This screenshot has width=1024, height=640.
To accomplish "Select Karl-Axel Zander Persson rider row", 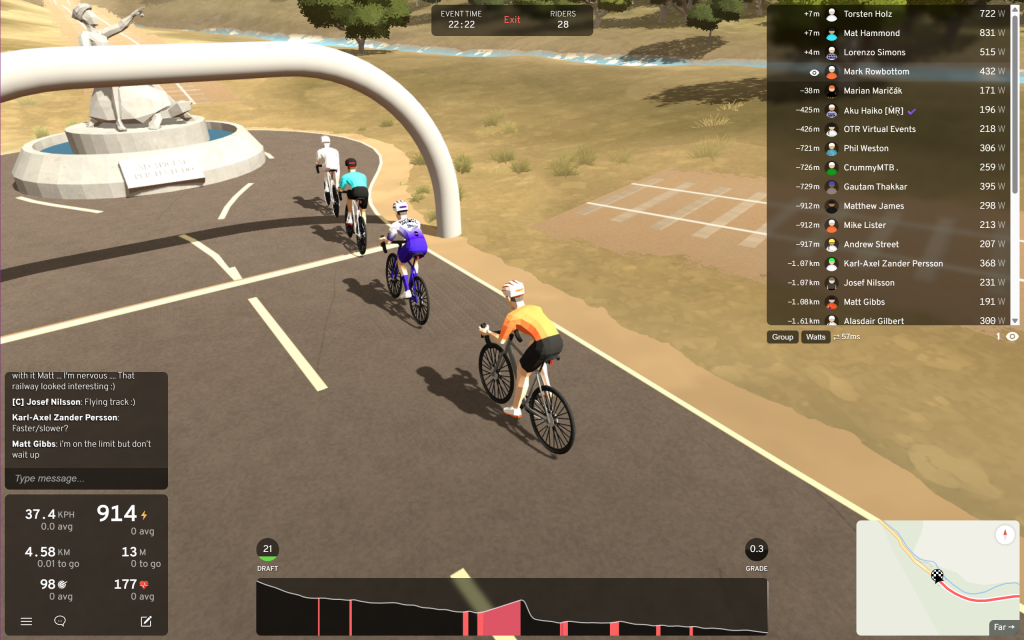I will coord(892,264).
